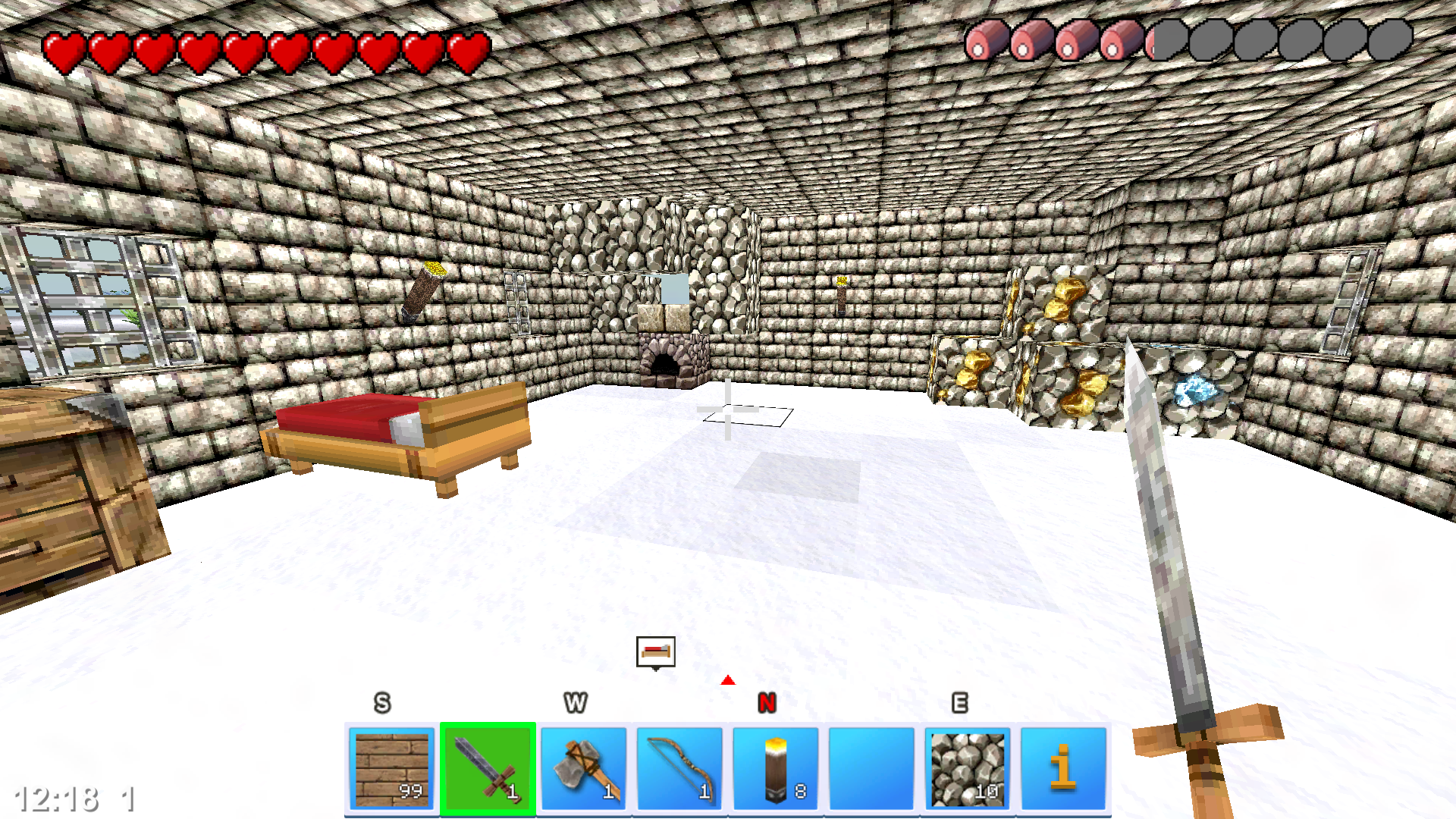
Task: Click the bed waypoint marker above the compass
Action: [655, 651]
